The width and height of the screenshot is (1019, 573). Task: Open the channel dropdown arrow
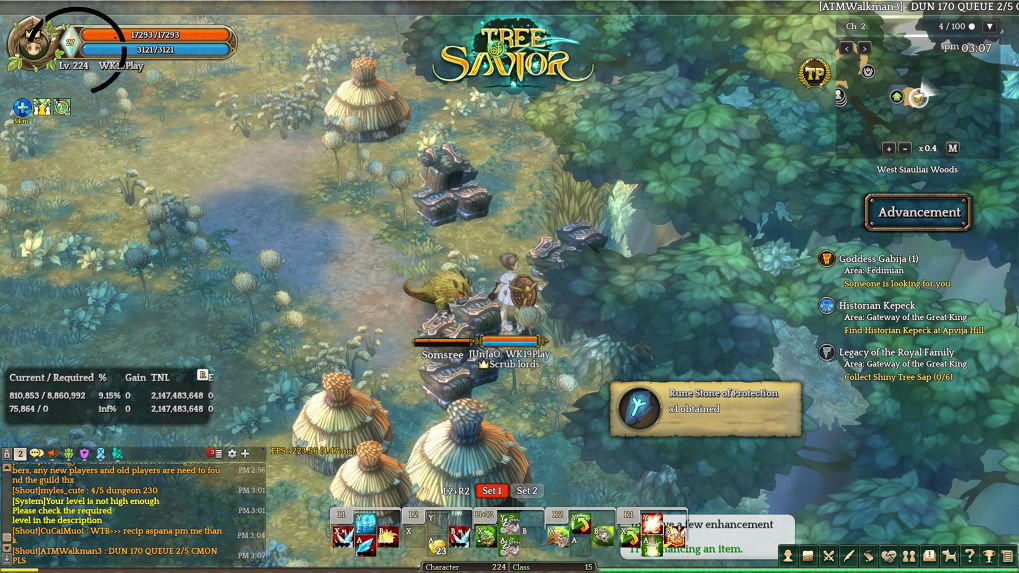pyautogui.click(x=989, y=26)
